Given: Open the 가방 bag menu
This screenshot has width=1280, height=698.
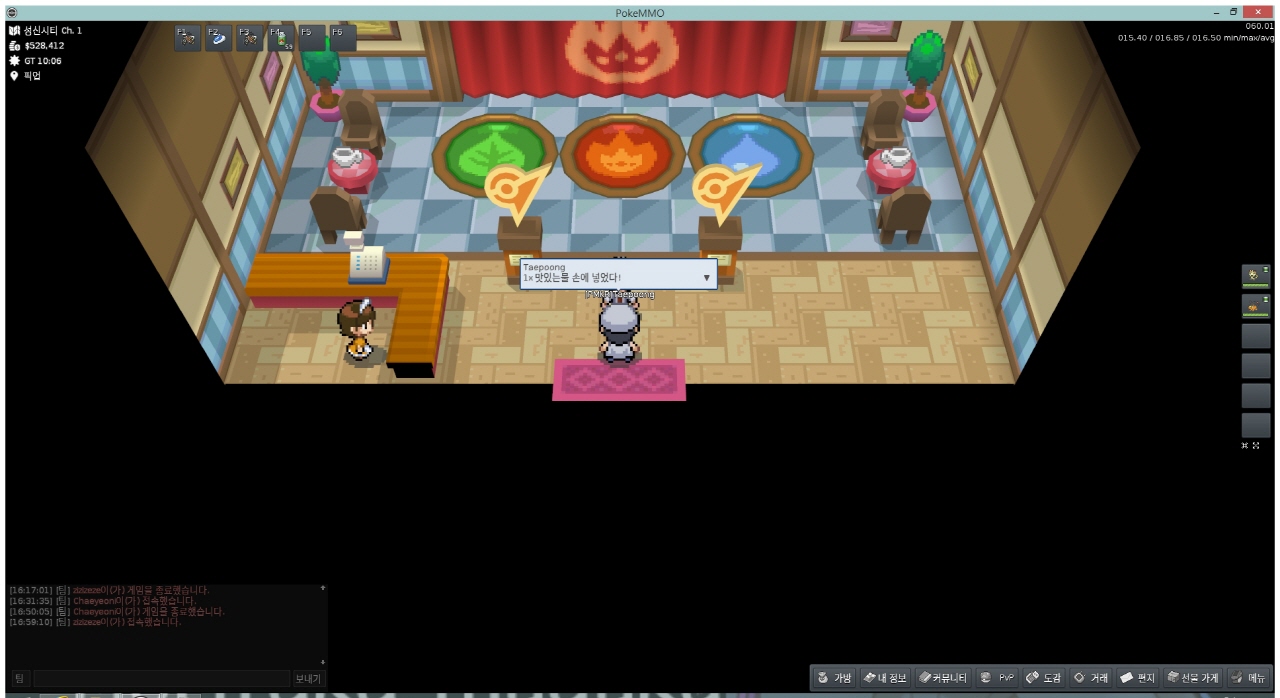Looking at the screenshot, I should pyautogui.click(x=834, y=678).
